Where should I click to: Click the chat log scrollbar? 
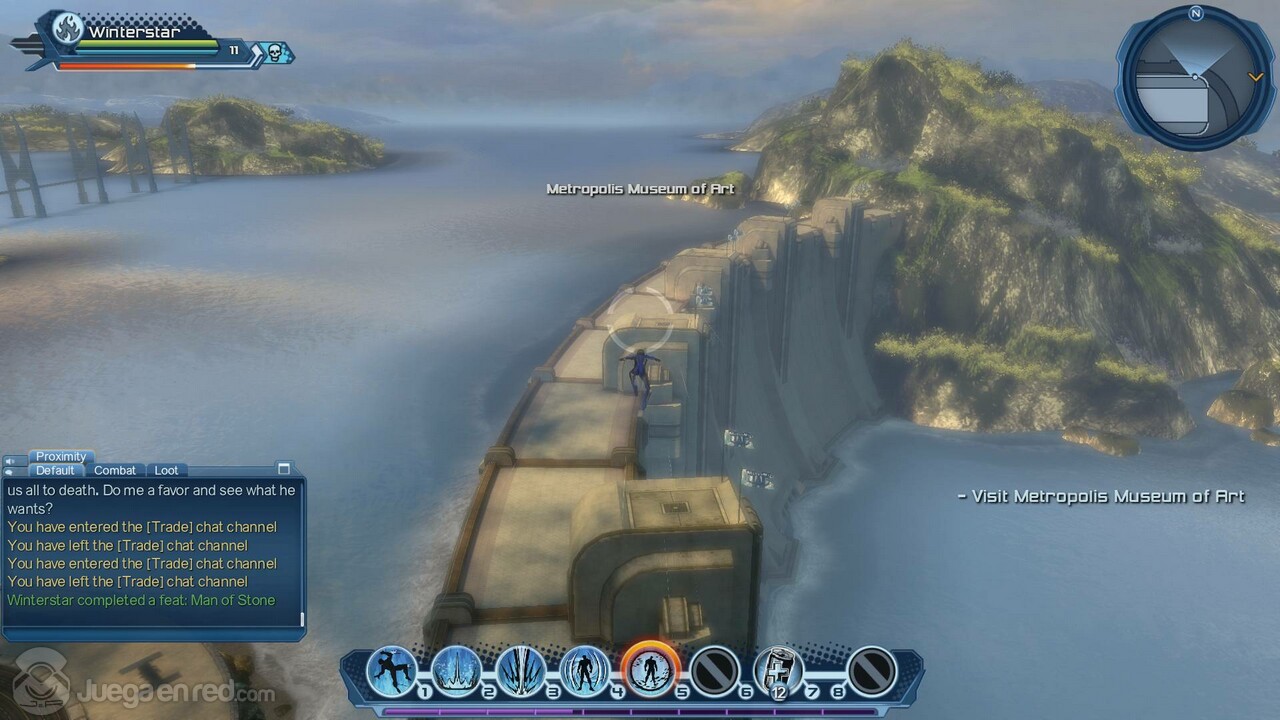pos(302,619)
